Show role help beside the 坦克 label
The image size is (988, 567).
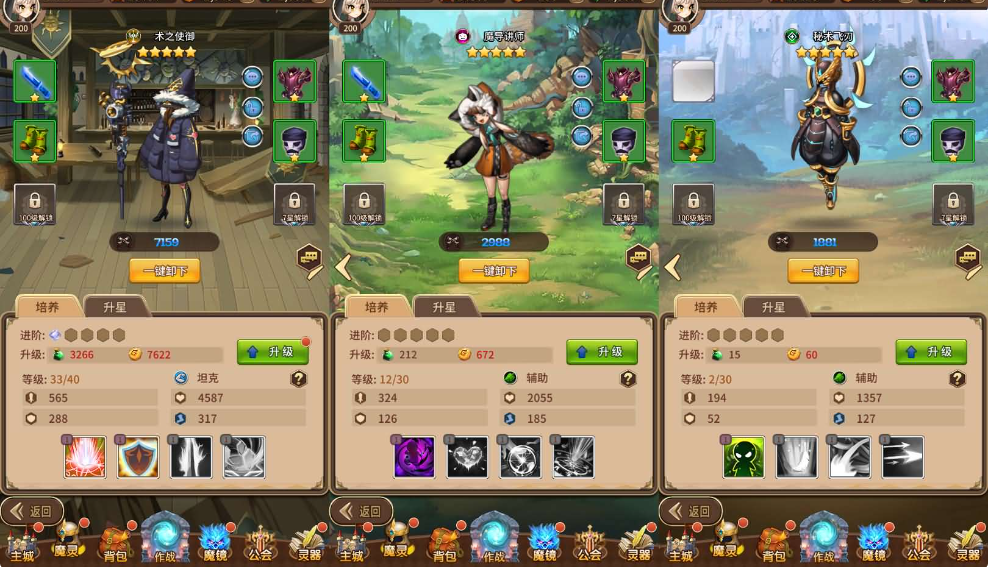[x=298, y=379]
